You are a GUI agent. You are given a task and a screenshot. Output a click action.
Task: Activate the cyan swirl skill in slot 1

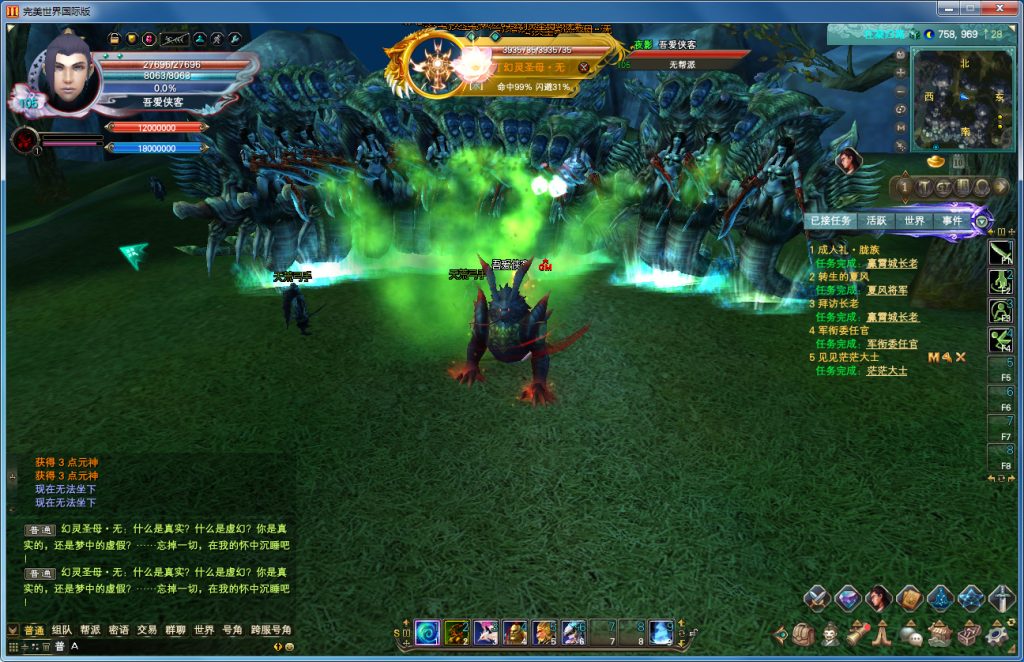(427, 632)
